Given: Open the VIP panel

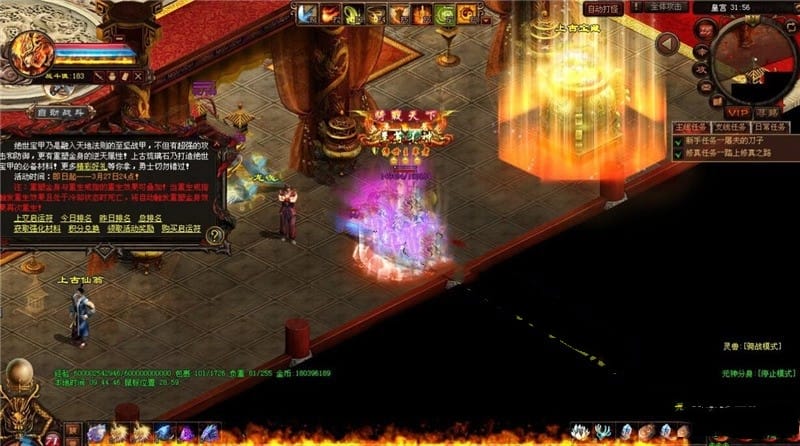Looking at the screenshot, I should 737,112.
